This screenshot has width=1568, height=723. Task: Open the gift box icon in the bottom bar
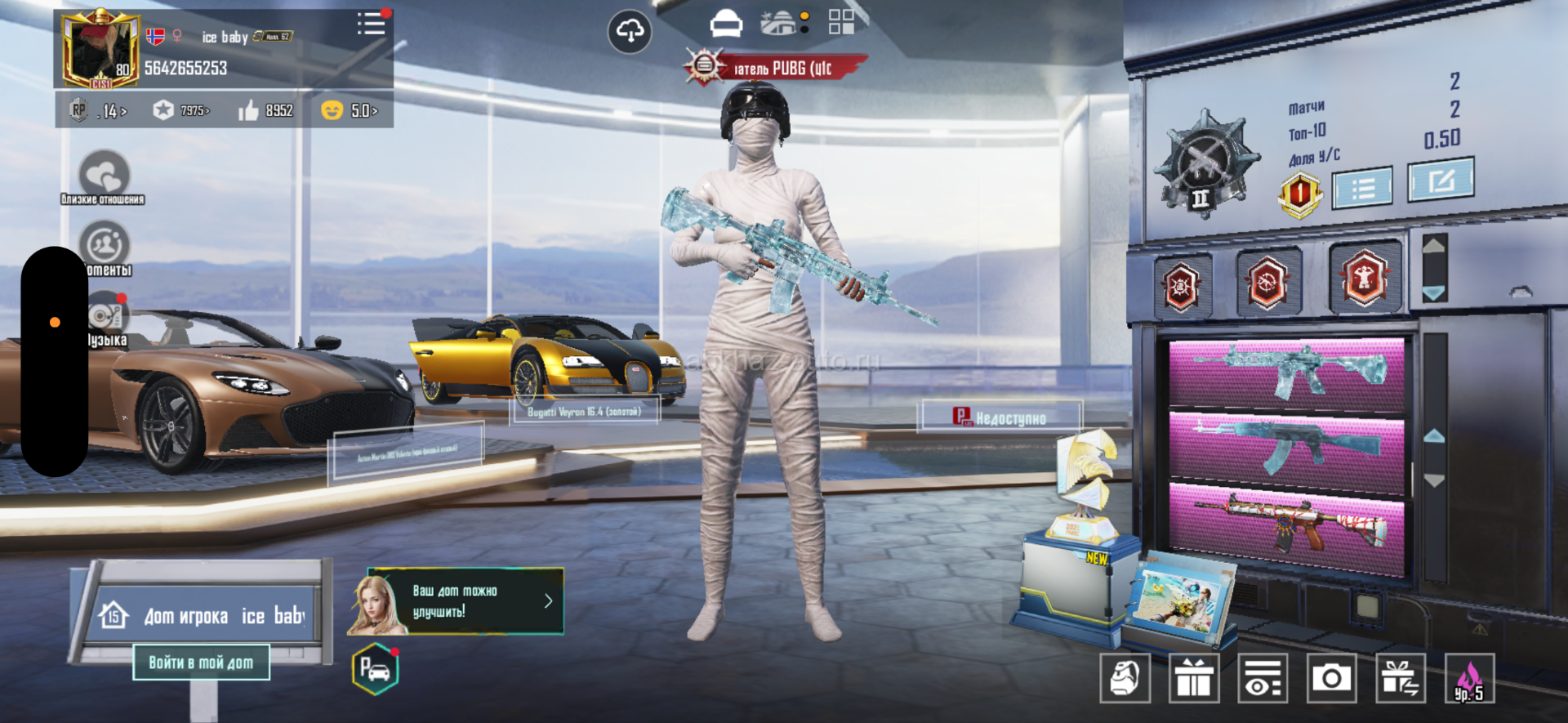1194,678
